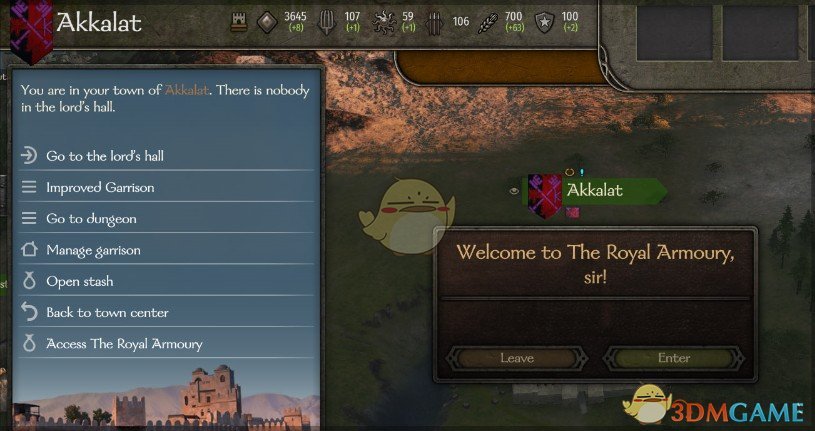
Task: Click the Akkalat clan banner in header
Action: 30,27
